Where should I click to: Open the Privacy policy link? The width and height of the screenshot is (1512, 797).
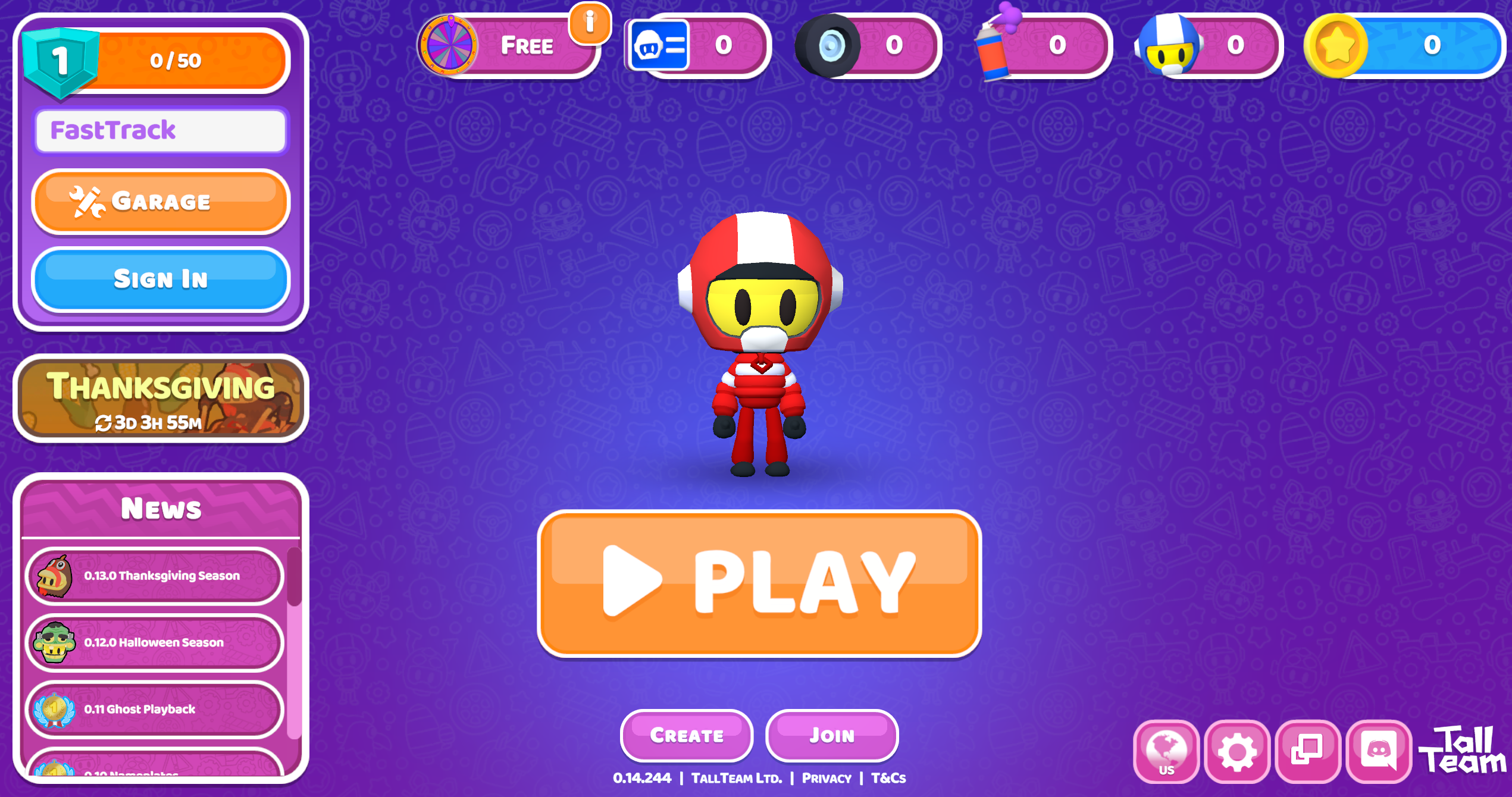point(826,777)
